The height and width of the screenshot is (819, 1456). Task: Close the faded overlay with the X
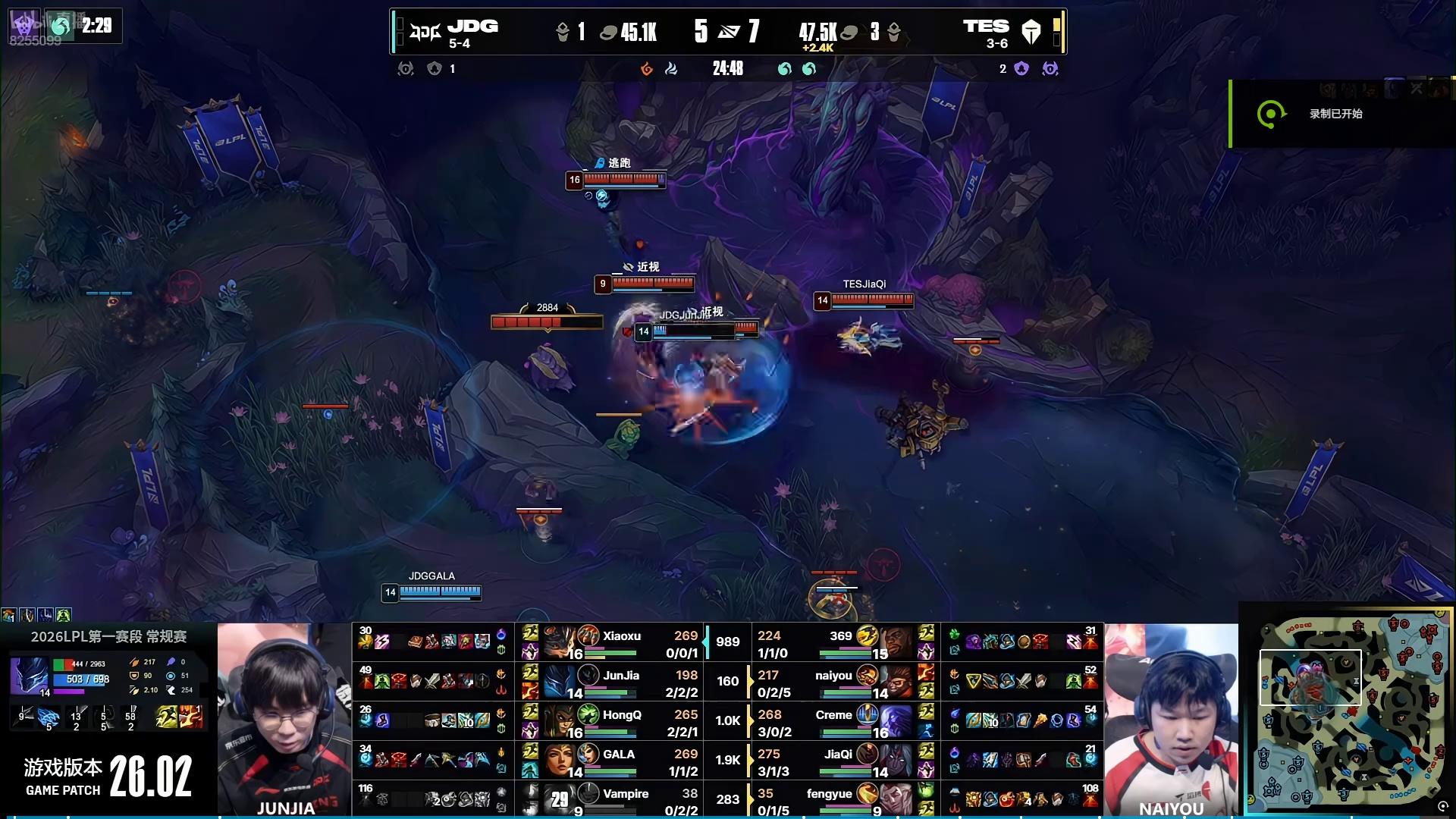1417,89
